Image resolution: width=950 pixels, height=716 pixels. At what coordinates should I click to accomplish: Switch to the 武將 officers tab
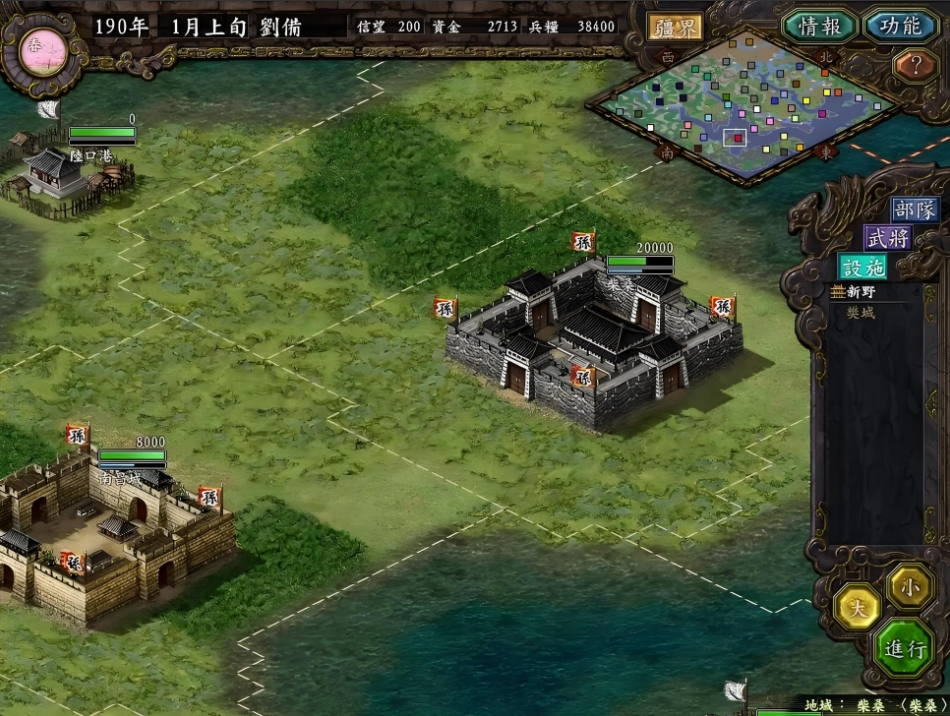click(x=888, y=238)
